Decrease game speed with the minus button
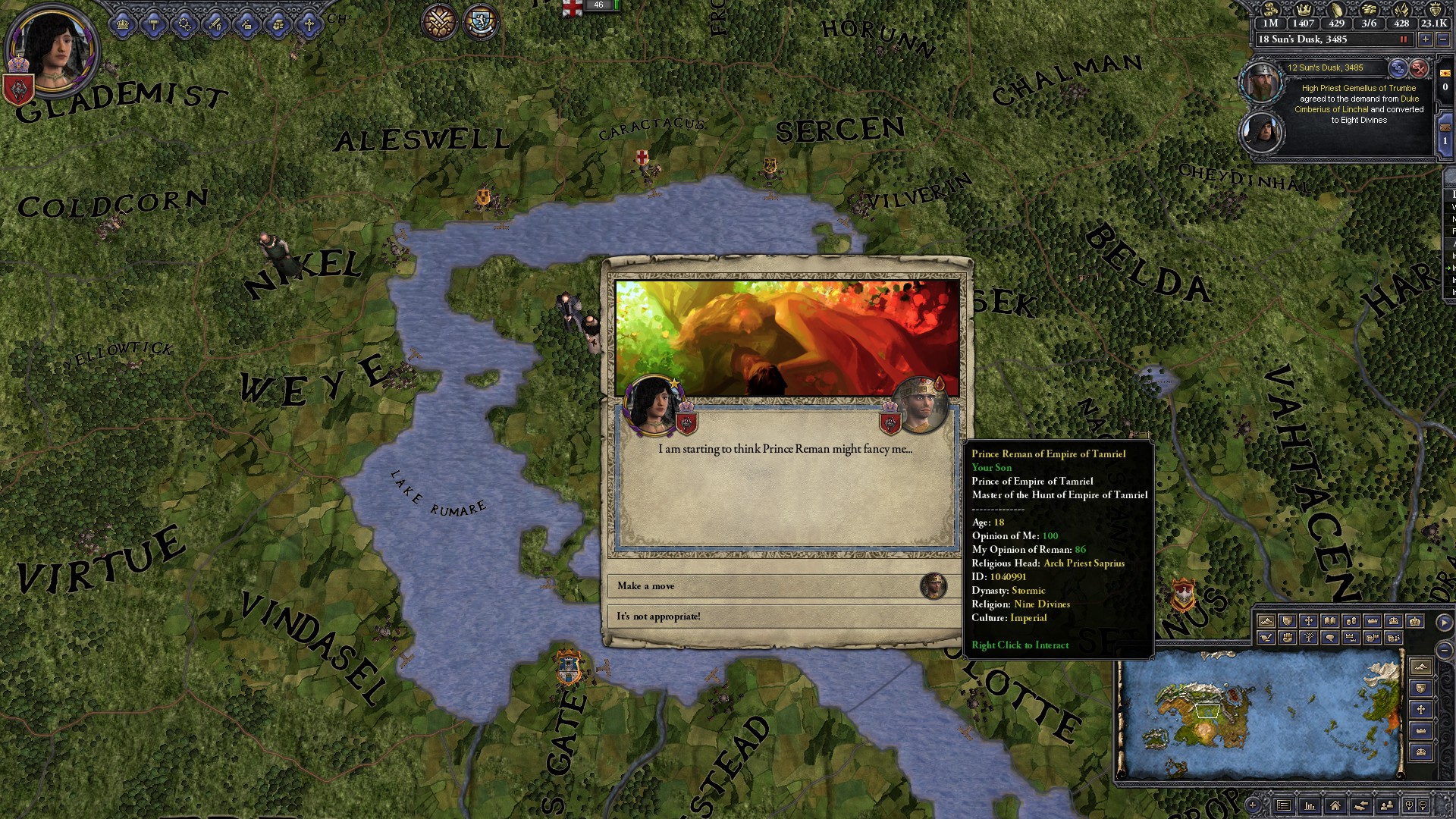1456x819 pixels. 1442,39
